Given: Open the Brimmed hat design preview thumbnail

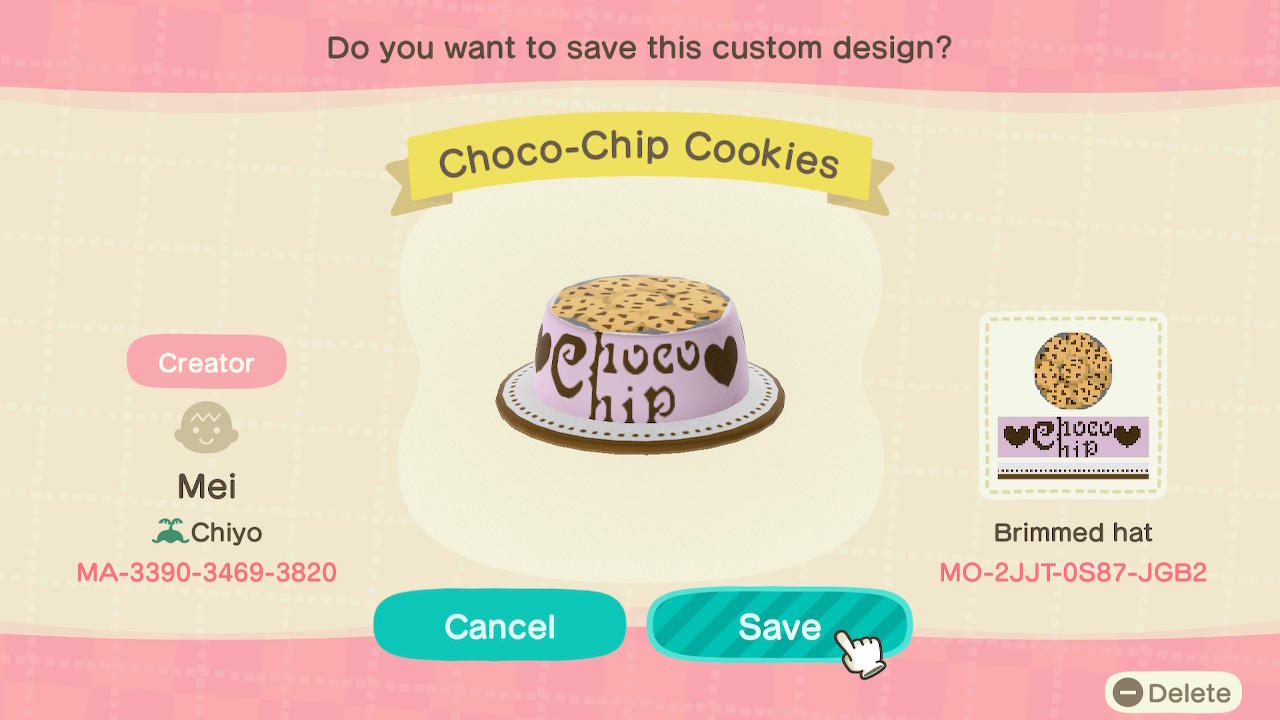Looking at the screenshot, I should (1074, 405).
